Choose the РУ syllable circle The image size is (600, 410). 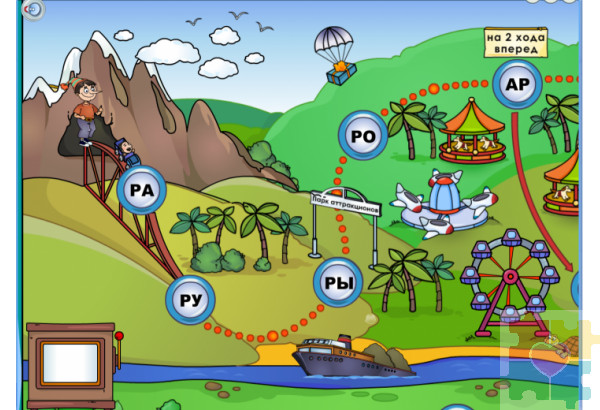190,299
